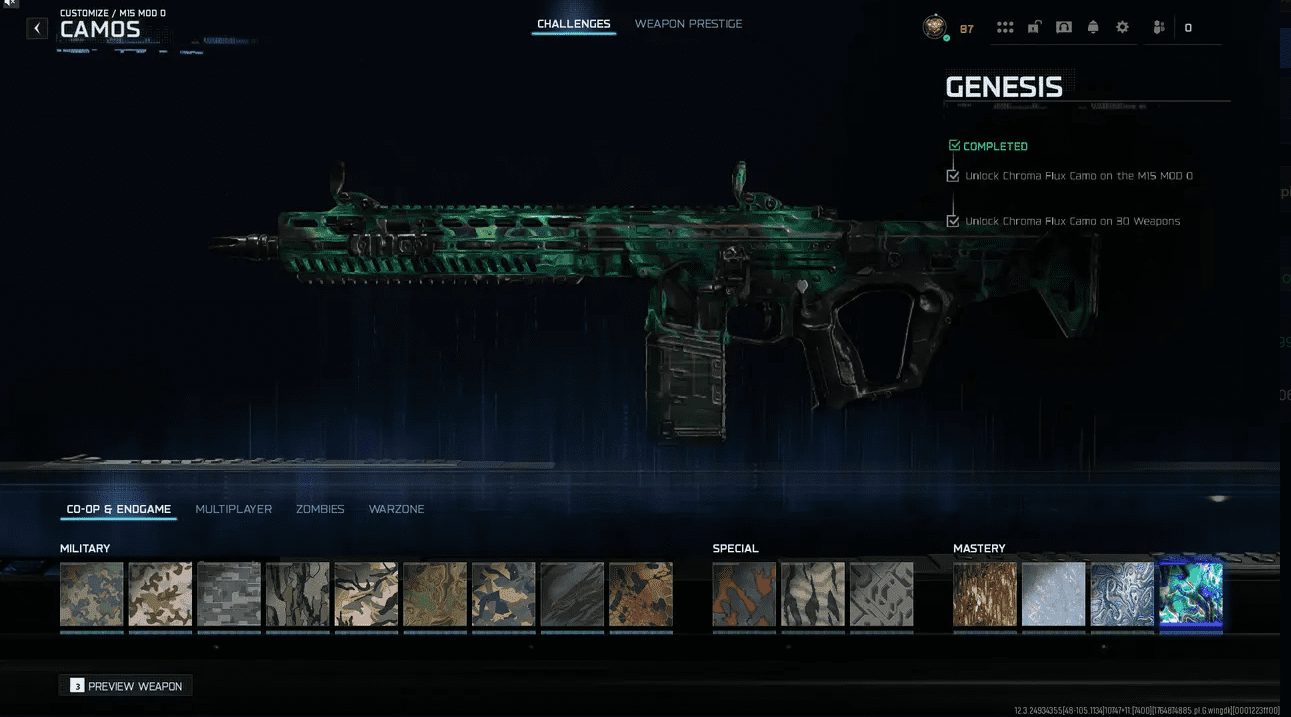Viewport: 1291px width, 717px height.
Task: Pick the pale ice-blue Mastery camo
Action: pos(1053,594)
